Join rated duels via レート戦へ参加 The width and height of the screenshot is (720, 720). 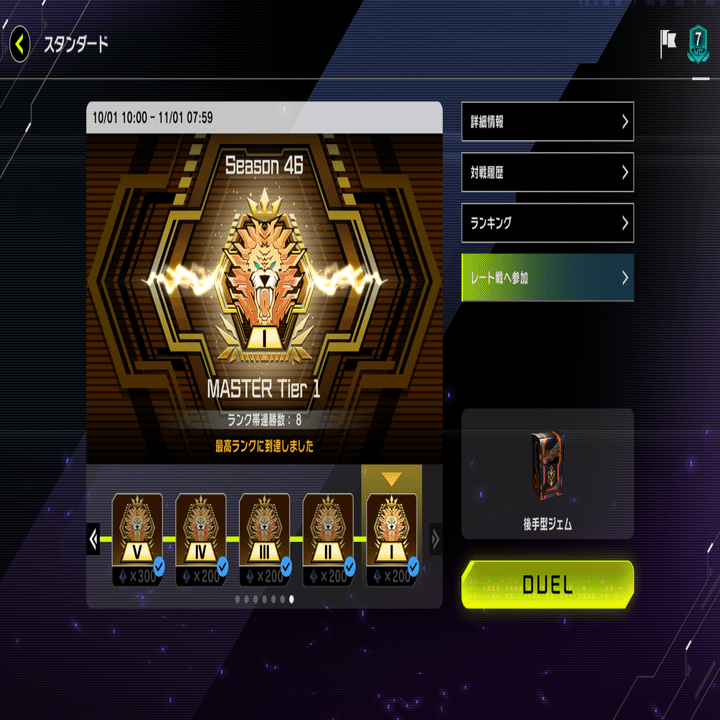[x=547, y=277]
